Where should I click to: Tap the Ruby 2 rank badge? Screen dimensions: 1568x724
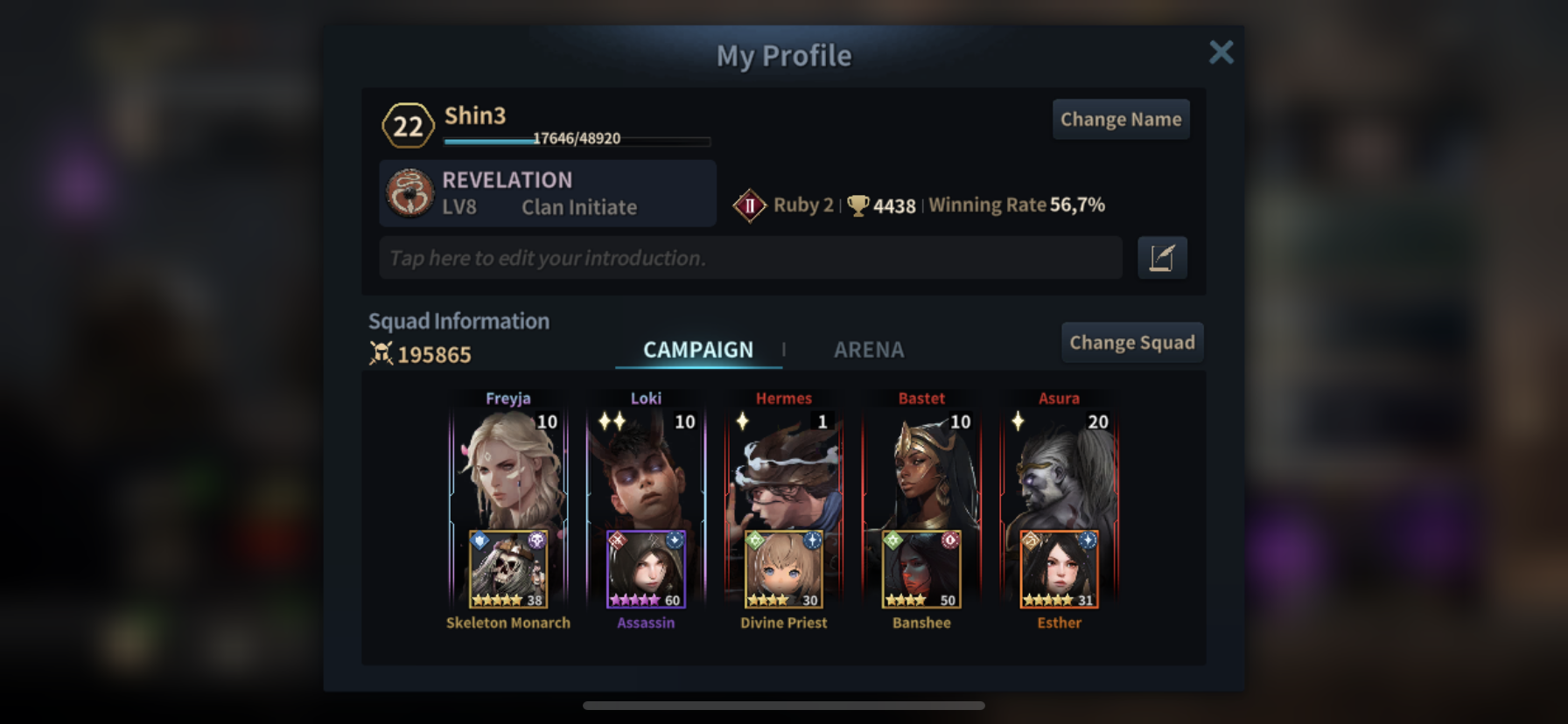pos(749,205)
